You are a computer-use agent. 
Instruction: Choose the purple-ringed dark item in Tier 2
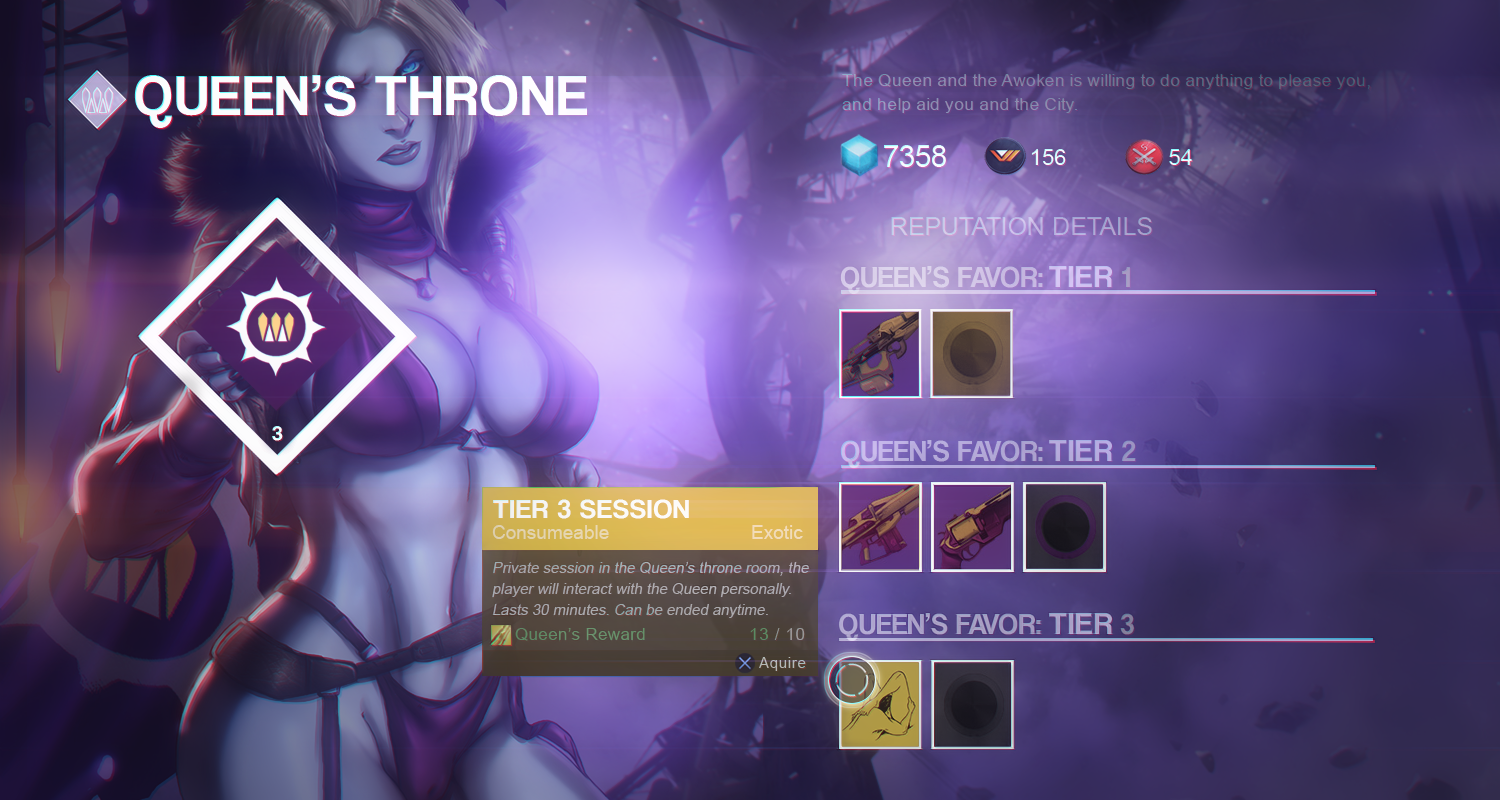pyautogui.click(x=1064, y=527)
